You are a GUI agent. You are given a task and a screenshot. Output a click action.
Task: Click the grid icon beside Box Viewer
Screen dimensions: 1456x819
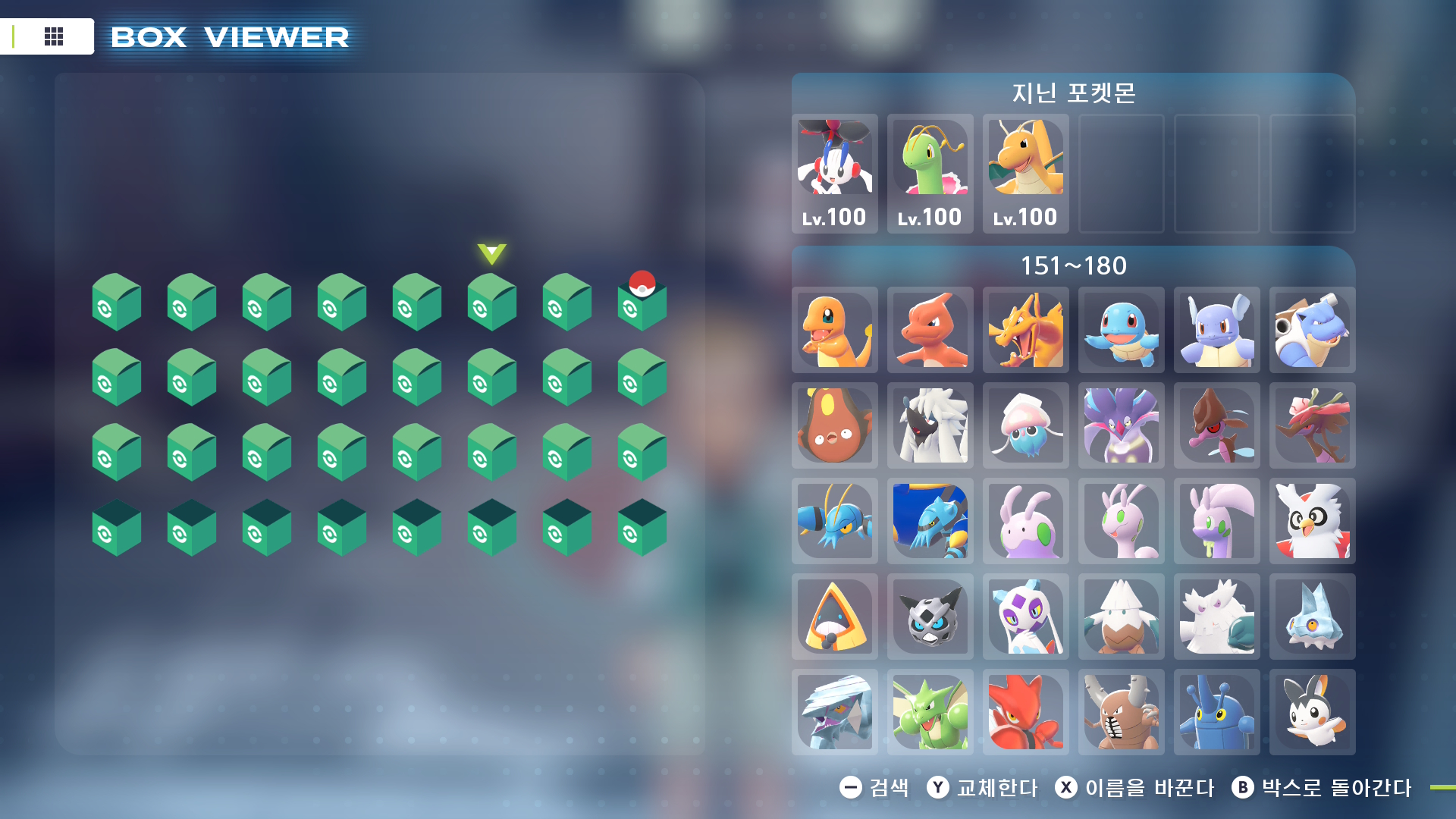54,36
